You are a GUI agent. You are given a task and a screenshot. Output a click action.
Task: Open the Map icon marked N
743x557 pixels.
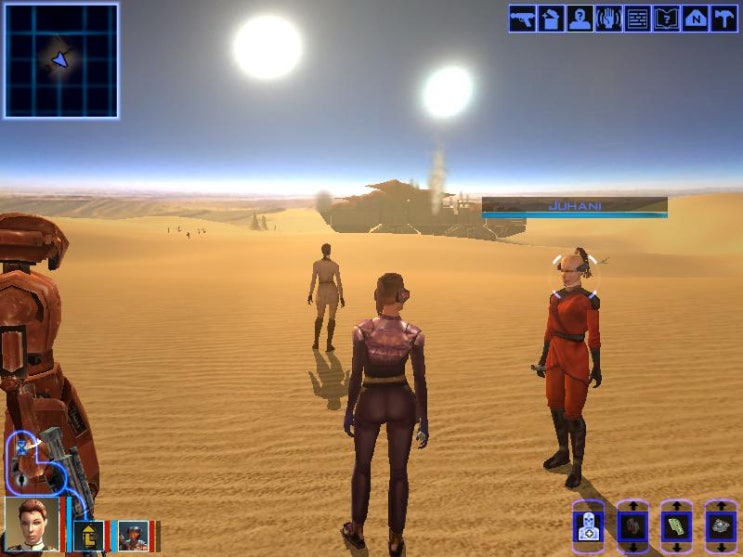(696, 18)
